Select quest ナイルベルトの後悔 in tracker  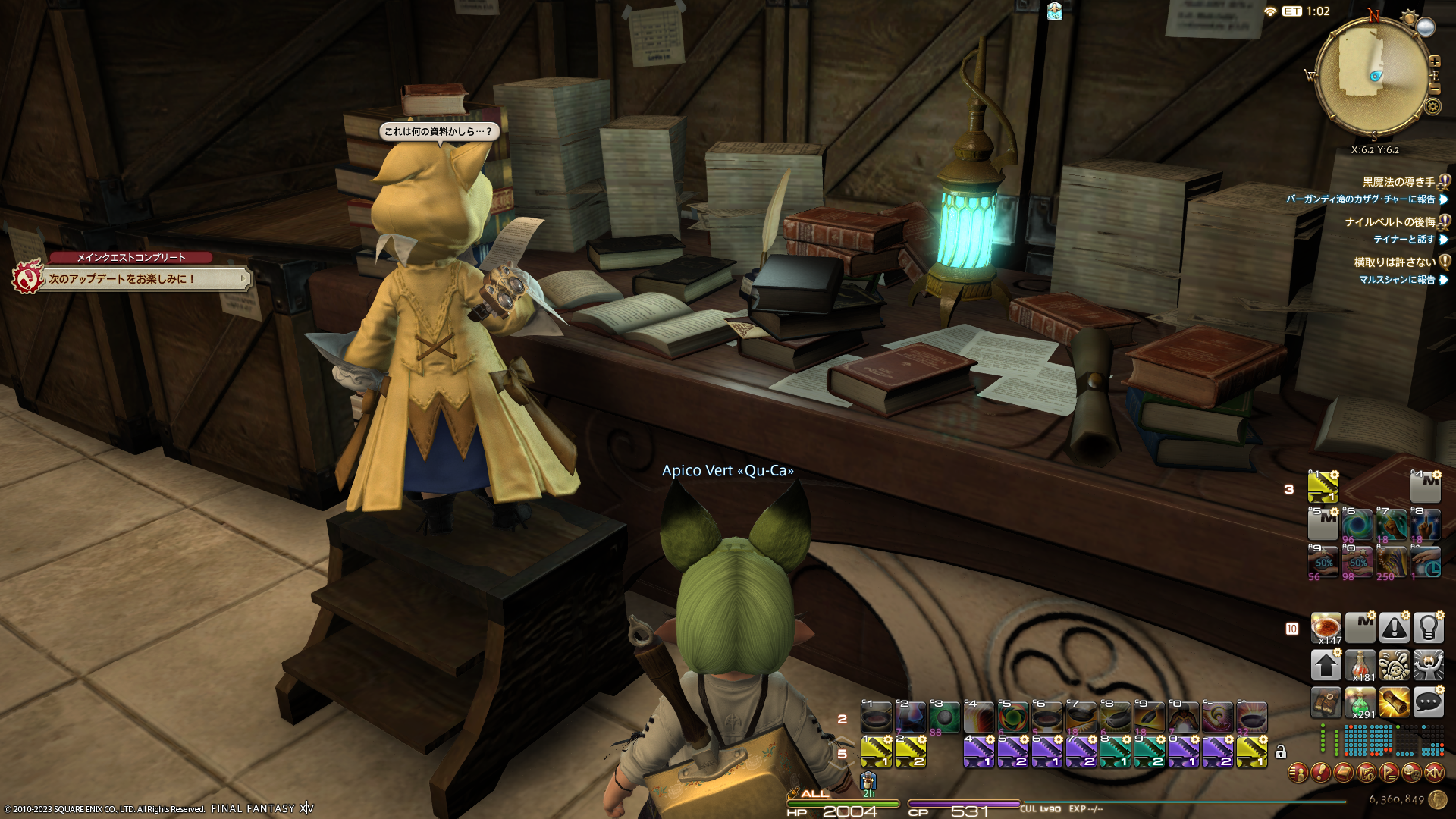1389,222
